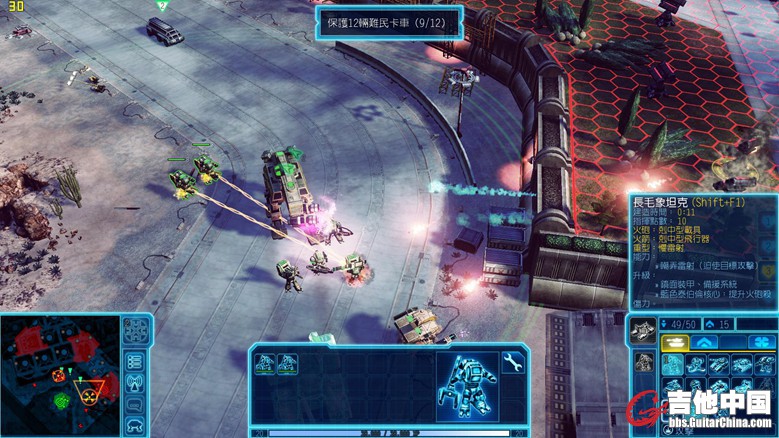This screenshot has width=779, height=438.
Task: Select the second unit in the selection panel
Action: pos(288,364)
